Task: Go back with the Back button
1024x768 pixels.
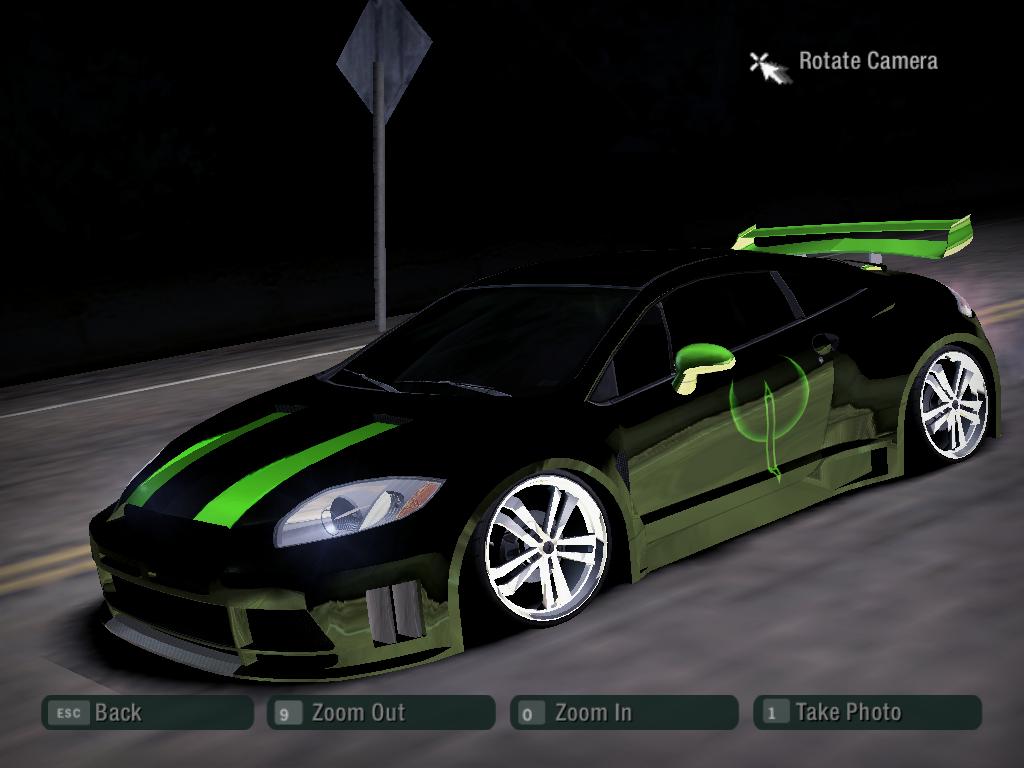Action: click(x=147, y=713)
